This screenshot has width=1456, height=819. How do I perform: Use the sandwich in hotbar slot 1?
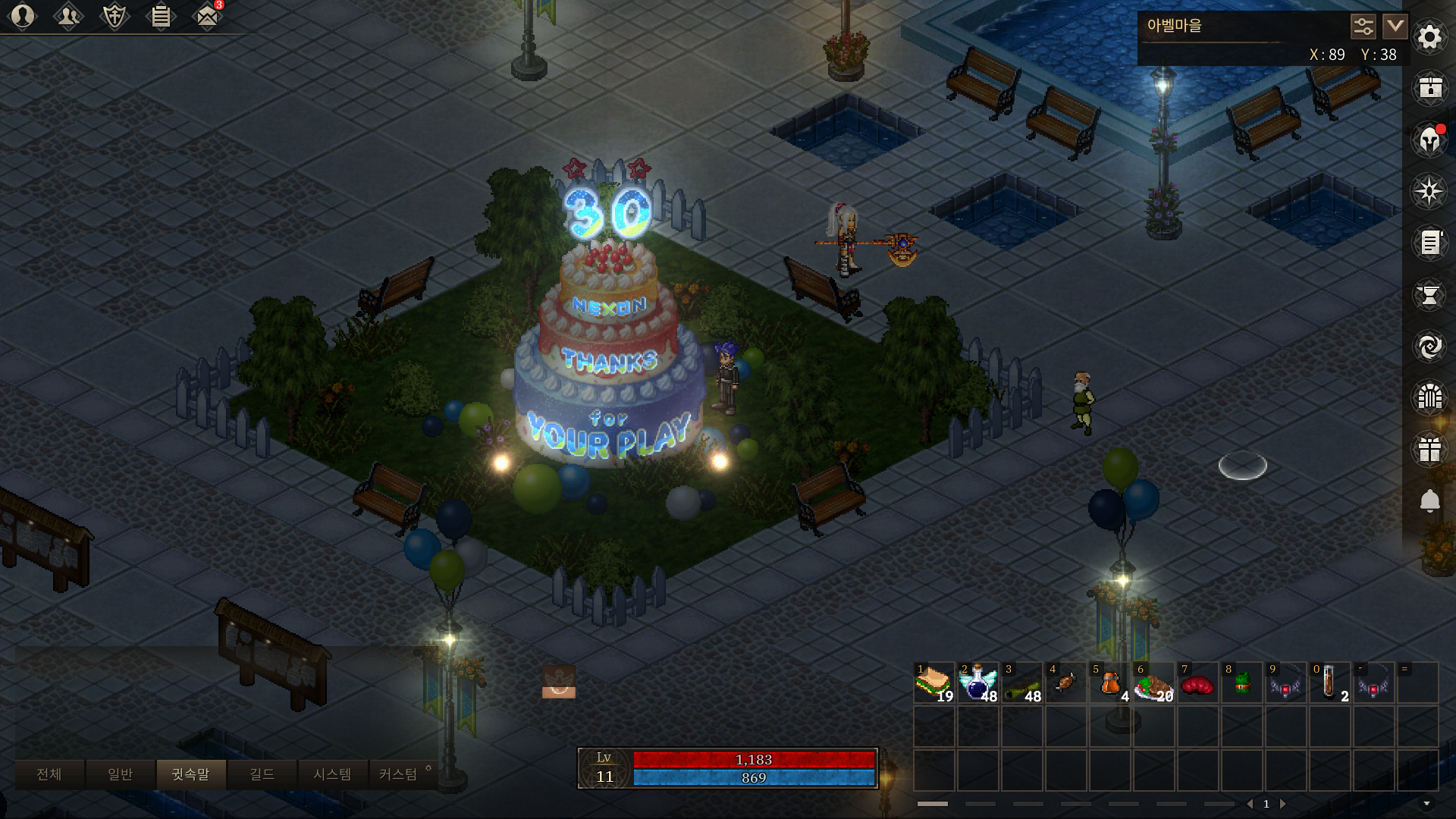click(934, 682)
